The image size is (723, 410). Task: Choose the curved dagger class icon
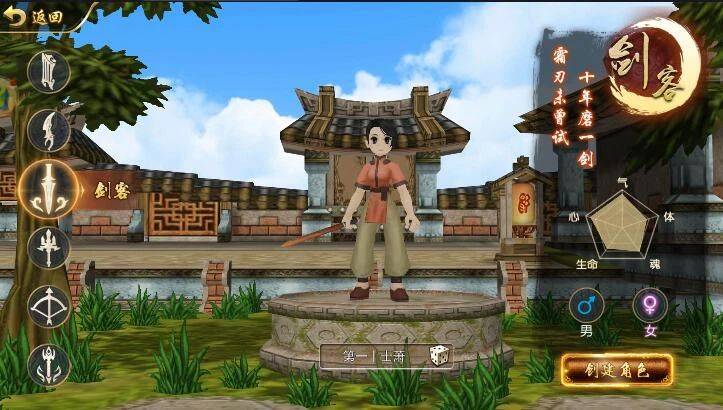(48, 127)
